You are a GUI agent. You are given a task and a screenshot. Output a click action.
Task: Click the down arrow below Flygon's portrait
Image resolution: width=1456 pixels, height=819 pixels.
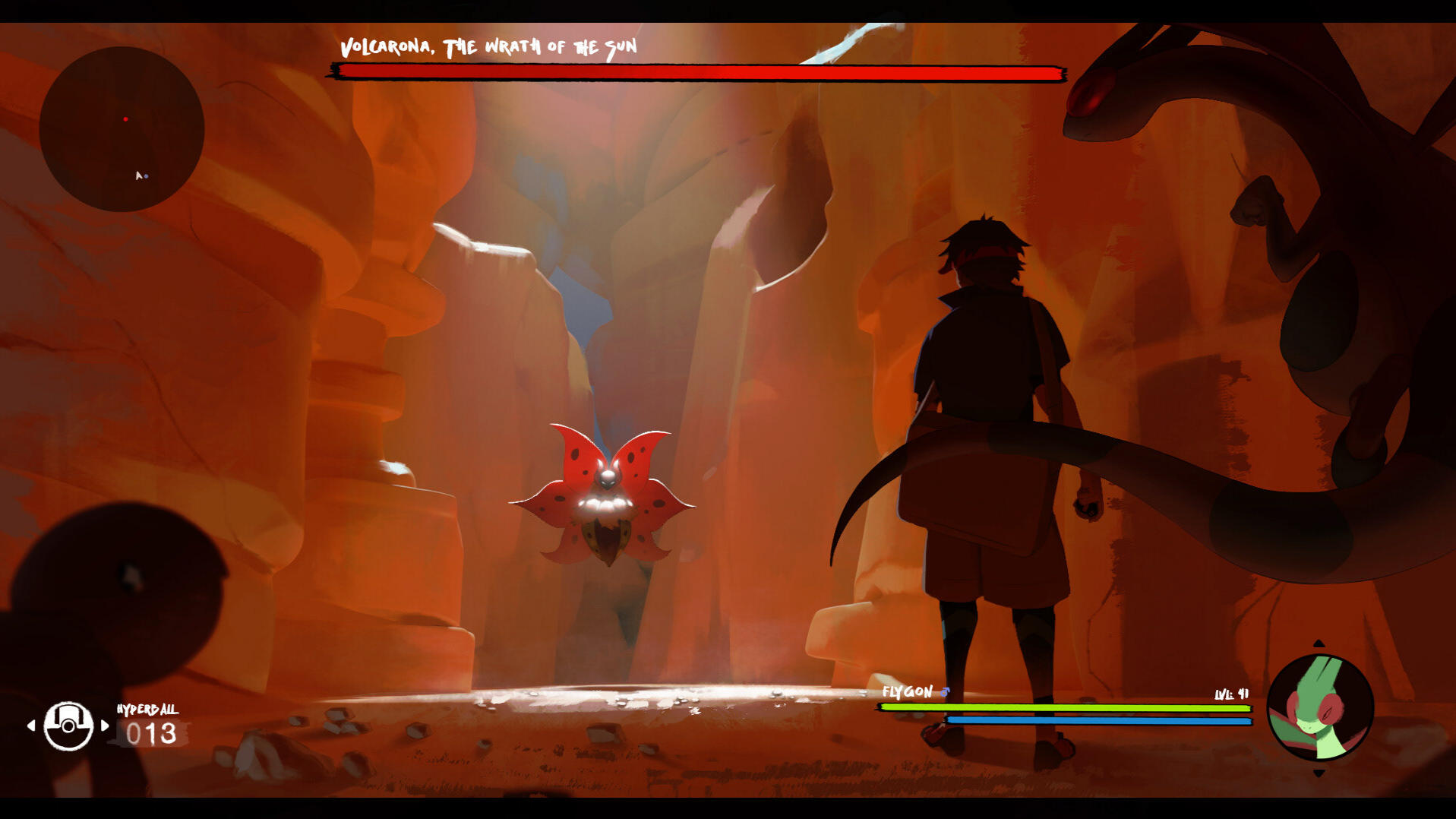coord(1319,773)
